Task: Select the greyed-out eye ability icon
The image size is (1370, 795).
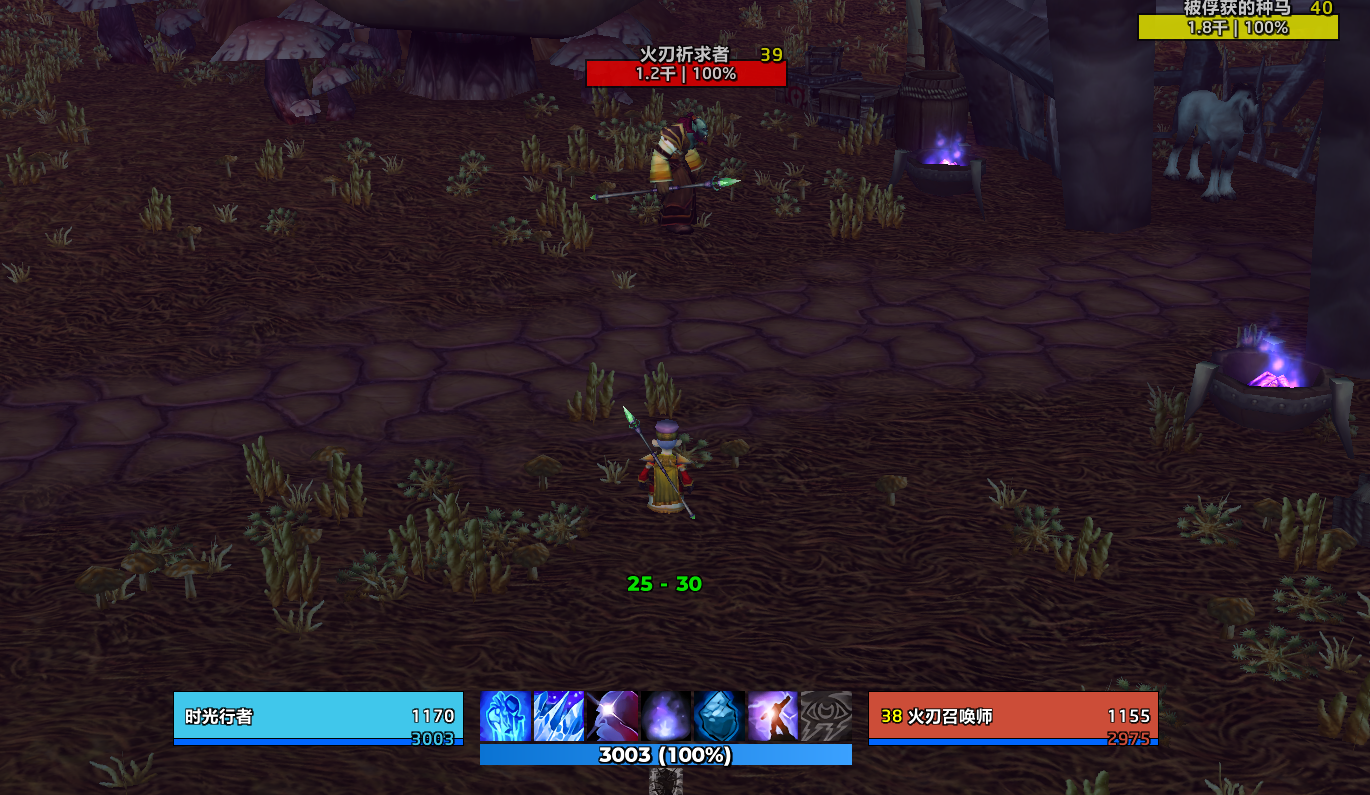Action: pos(826,716)
